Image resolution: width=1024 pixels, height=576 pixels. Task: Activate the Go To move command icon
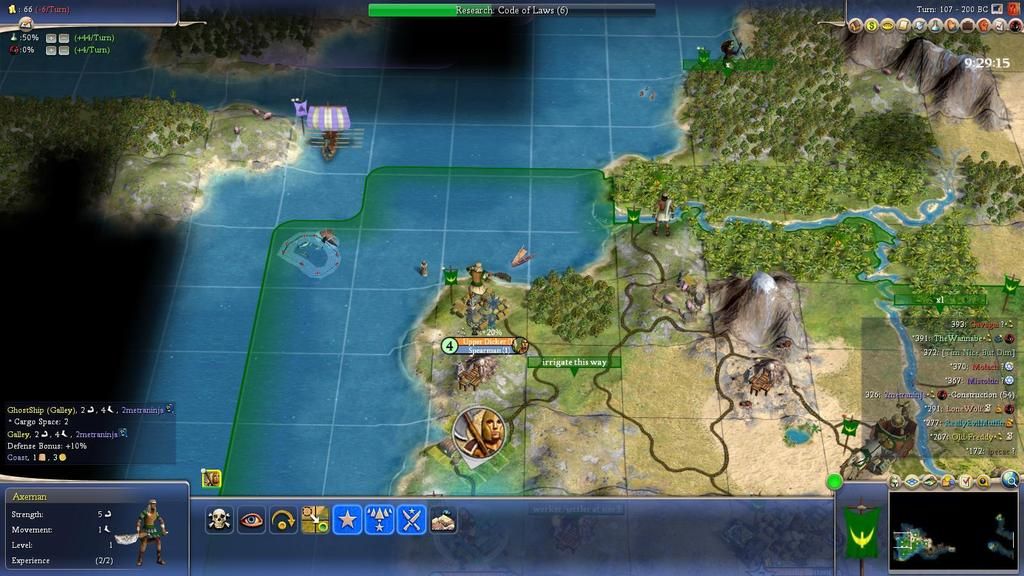pyautogui.click(x=315, y=520)
